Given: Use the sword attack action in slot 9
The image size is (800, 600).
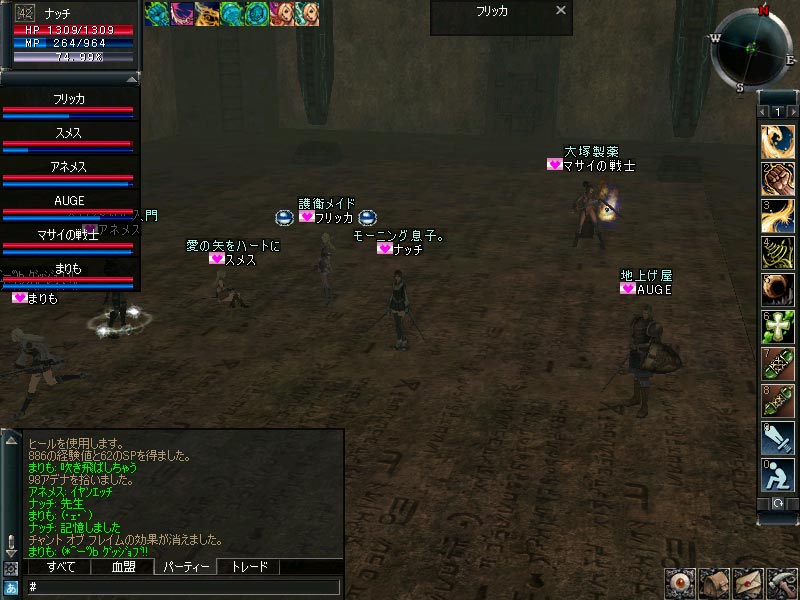Looking at the screenshot, I should click(x=778, y=437).
